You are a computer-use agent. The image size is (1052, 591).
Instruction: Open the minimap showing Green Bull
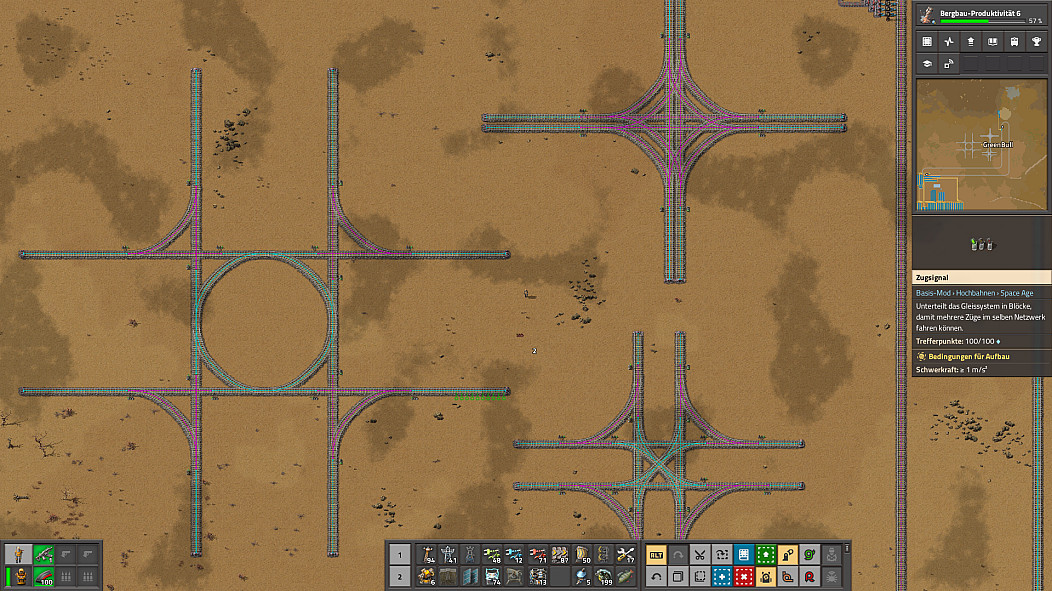click(981, 146)
